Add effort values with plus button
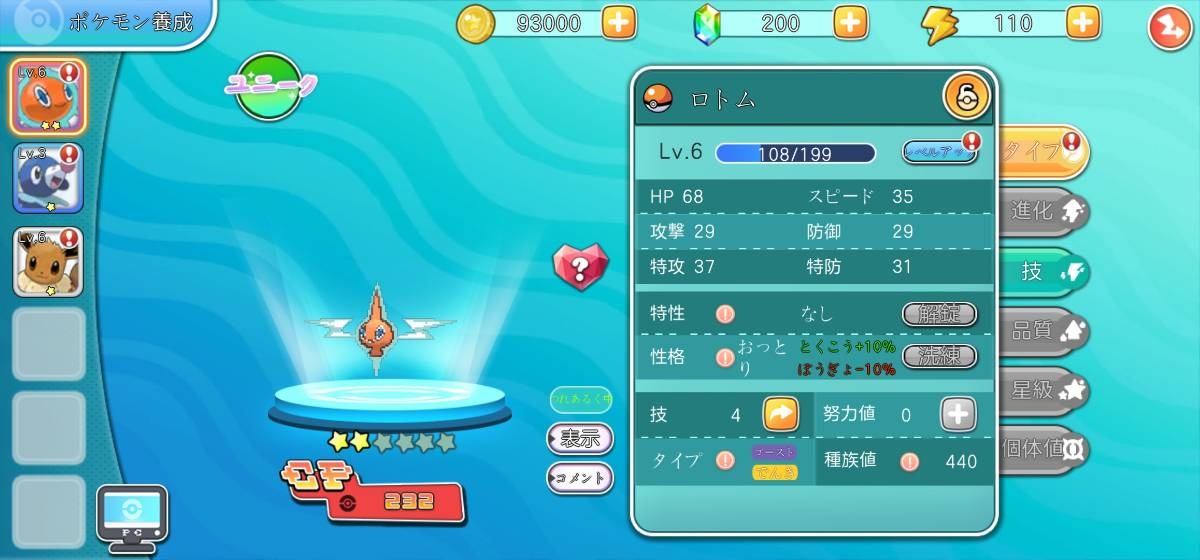The image size is (1200, 560). pos(957,414)
